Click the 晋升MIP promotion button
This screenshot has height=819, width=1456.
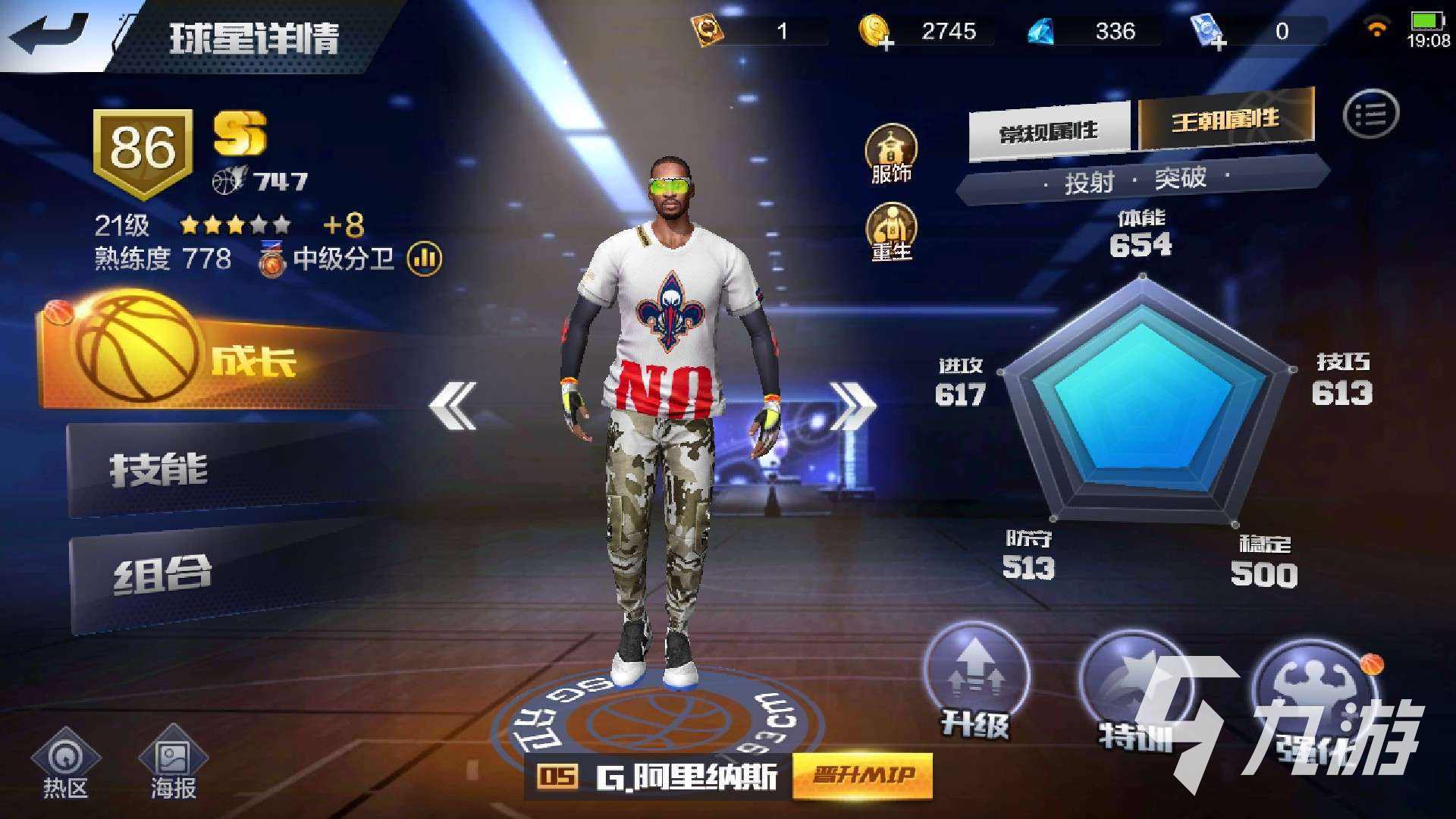click(861, 773)
